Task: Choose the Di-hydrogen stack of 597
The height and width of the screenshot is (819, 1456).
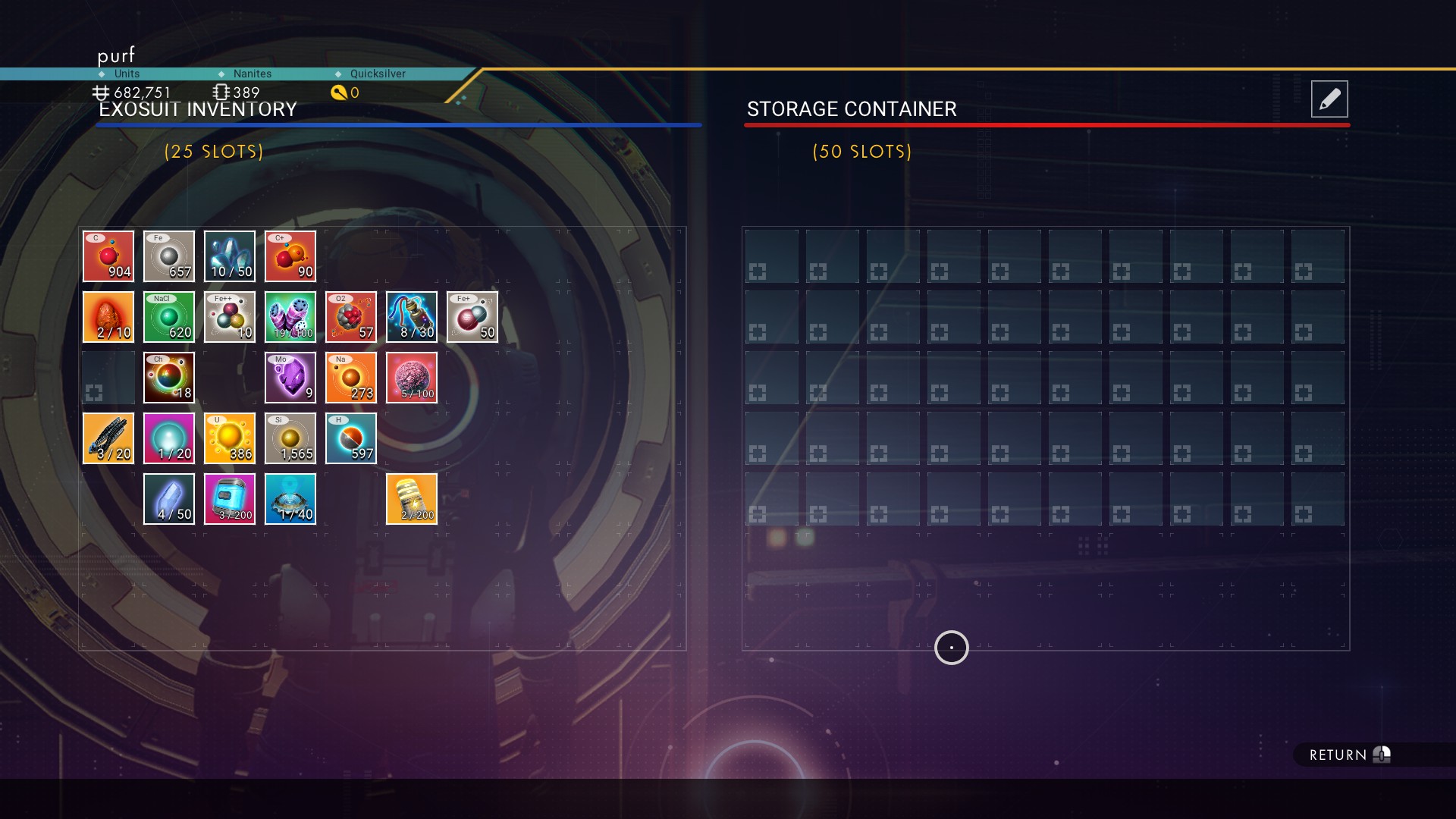Action: click(x=351, y=438)
